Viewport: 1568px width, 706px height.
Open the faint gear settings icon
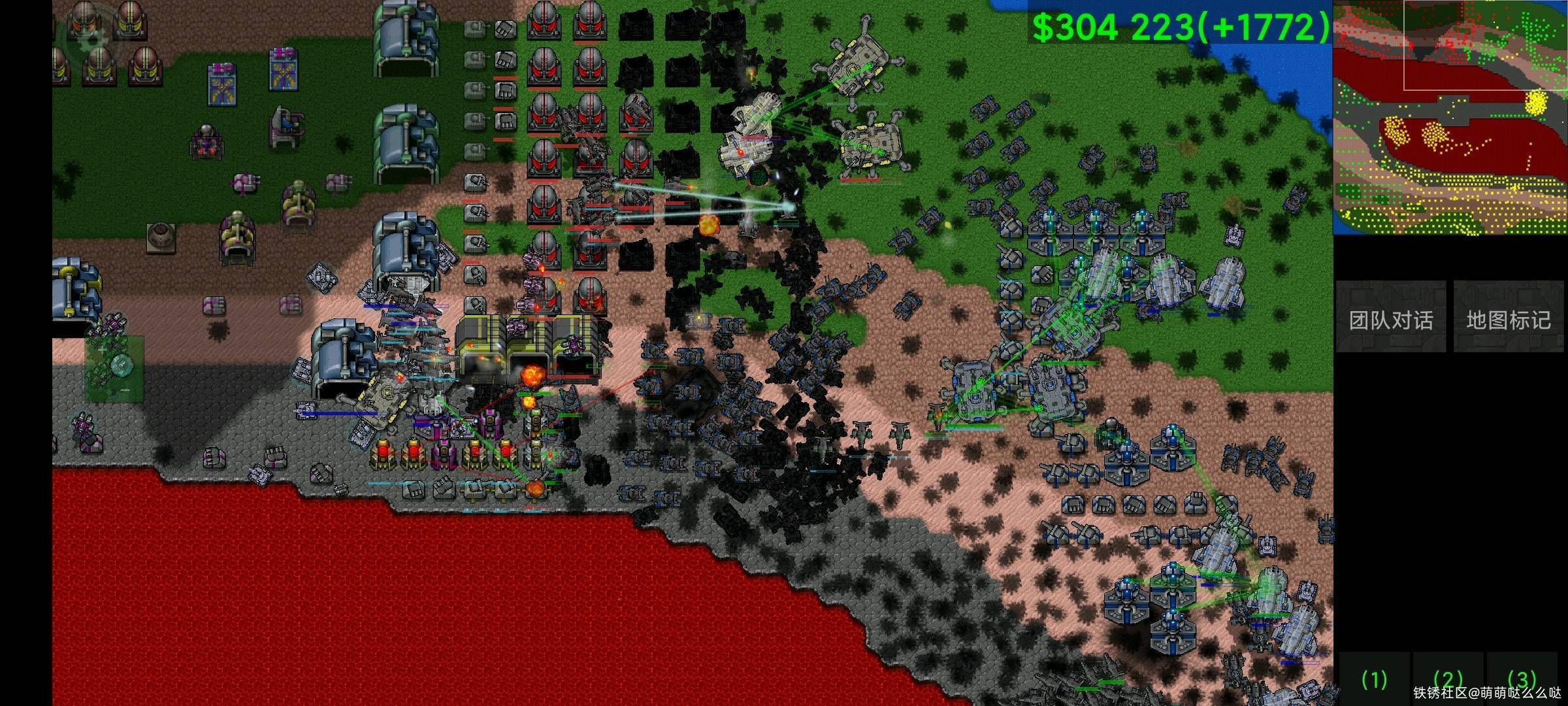(x=92, y=38)
